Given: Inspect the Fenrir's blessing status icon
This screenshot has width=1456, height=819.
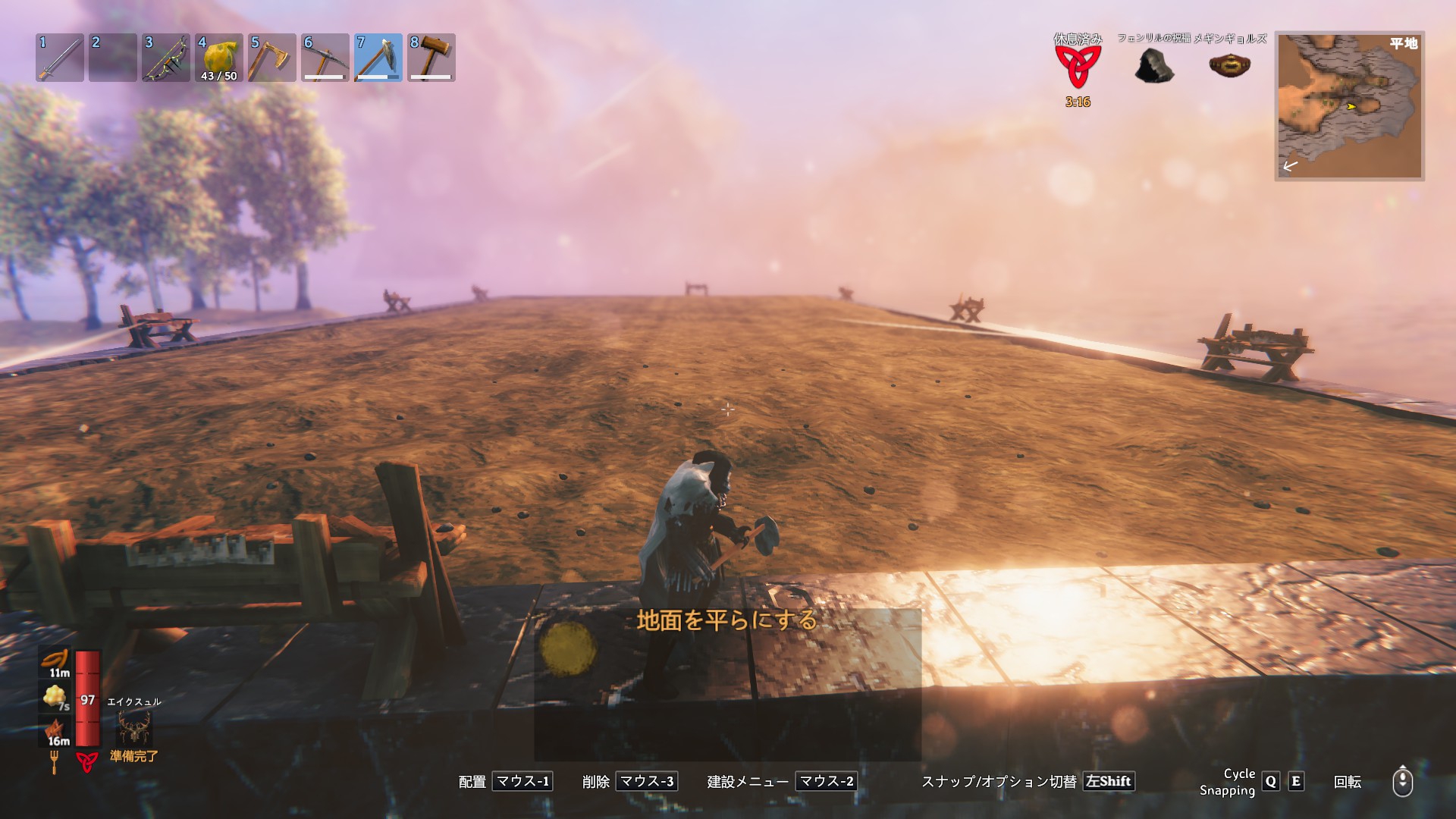Looking at the screenshot, I should (1154, 65).
